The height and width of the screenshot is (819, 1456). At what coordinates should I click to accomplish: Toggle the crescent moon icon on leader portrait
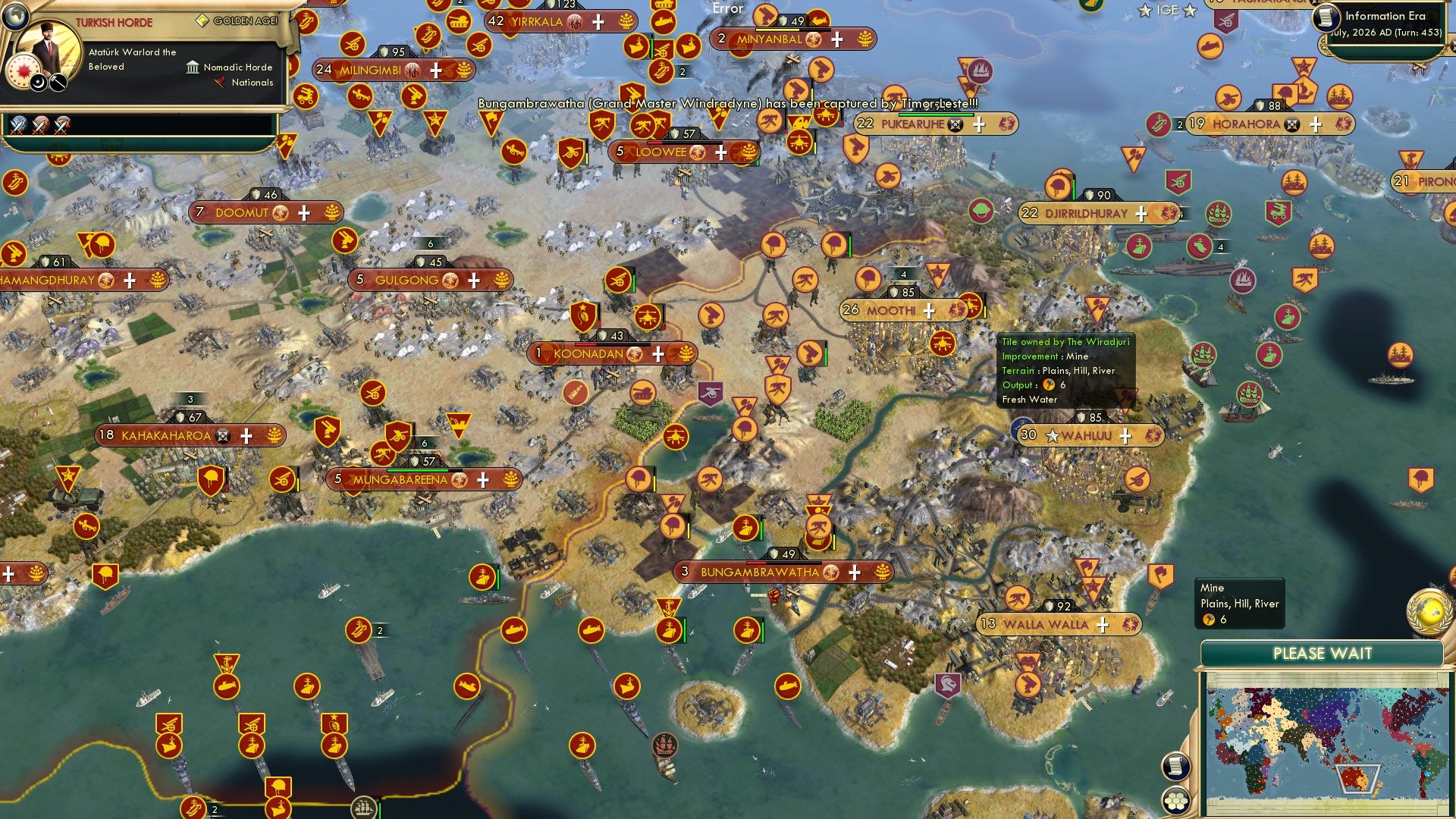[x=37, y=83]
